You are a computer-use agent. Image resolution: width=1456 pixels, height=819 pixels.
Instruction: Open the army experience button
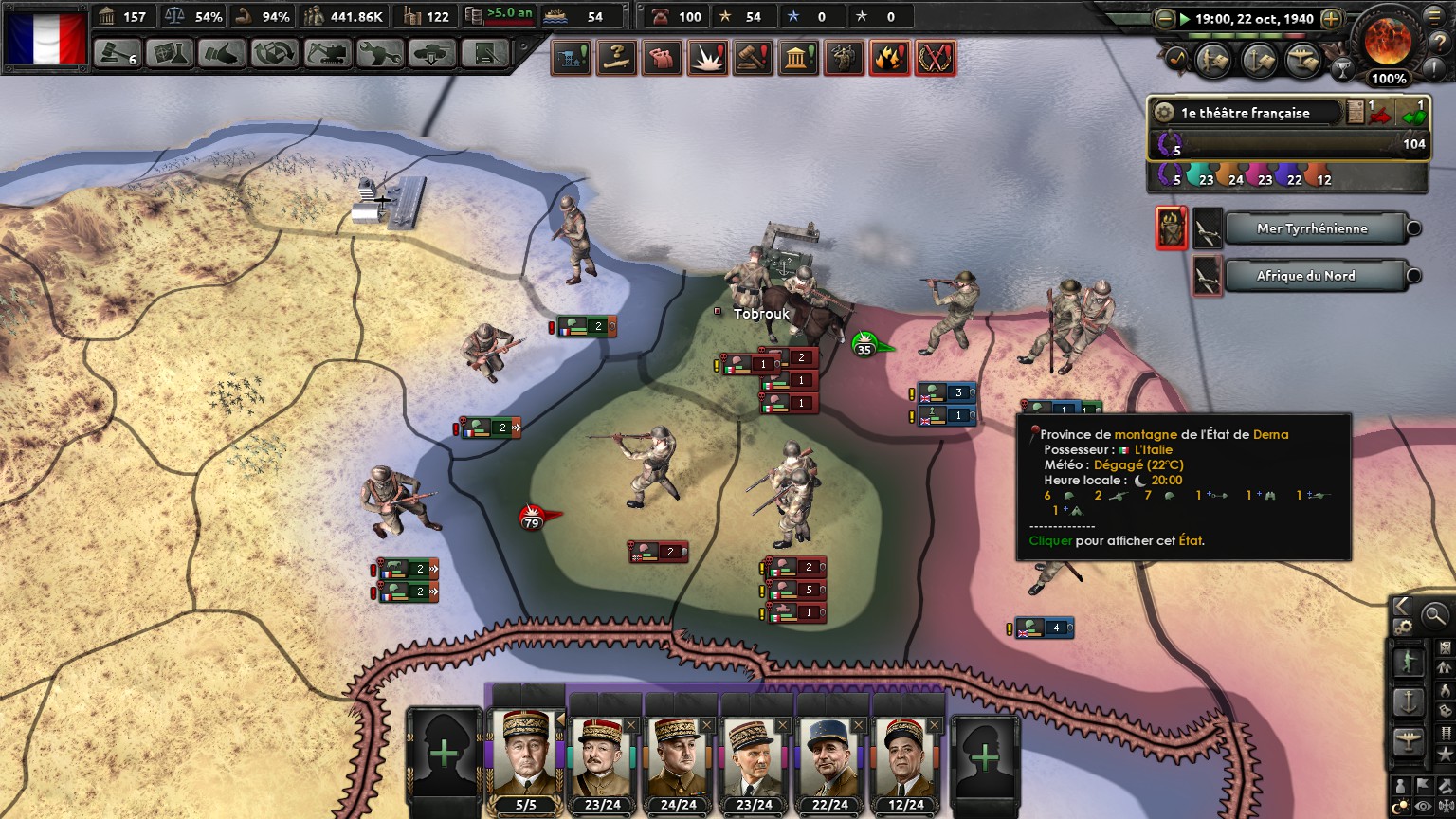[x=1214, y=60]
